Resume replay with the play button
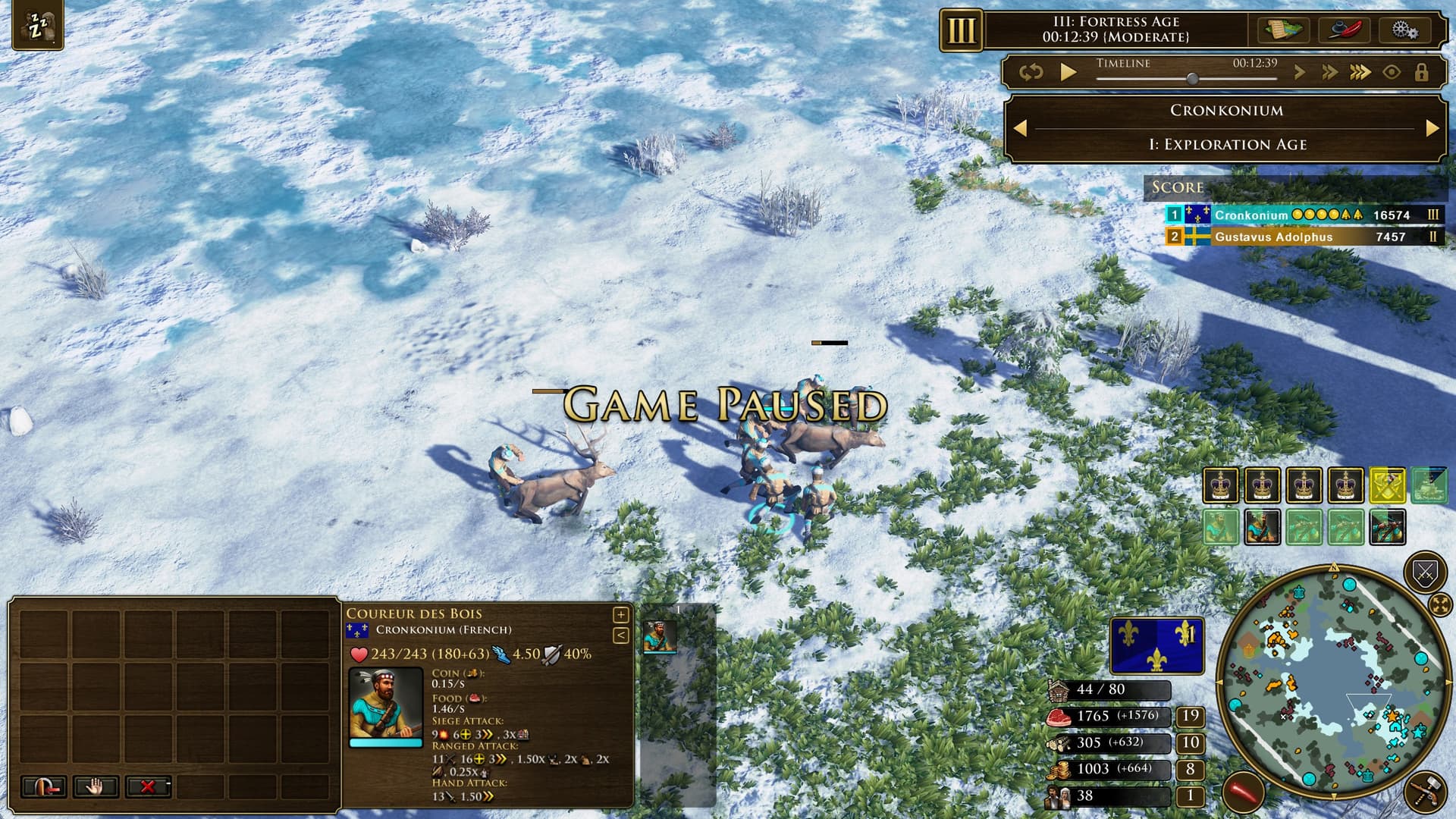 1068,73
